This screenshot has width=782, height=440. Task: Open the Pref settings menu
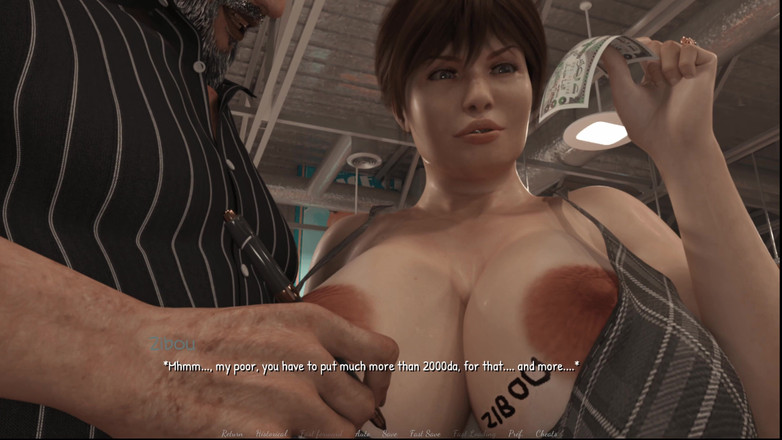coord(515,434)
